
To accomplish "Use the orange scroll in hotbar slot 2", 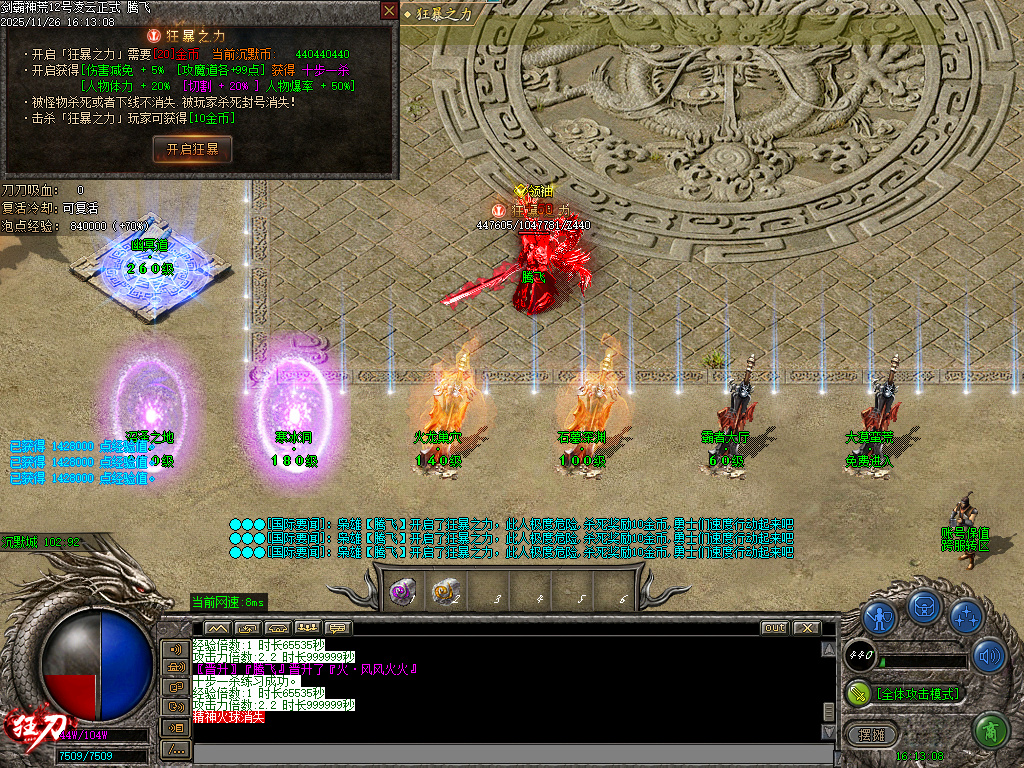I will 445,592.
